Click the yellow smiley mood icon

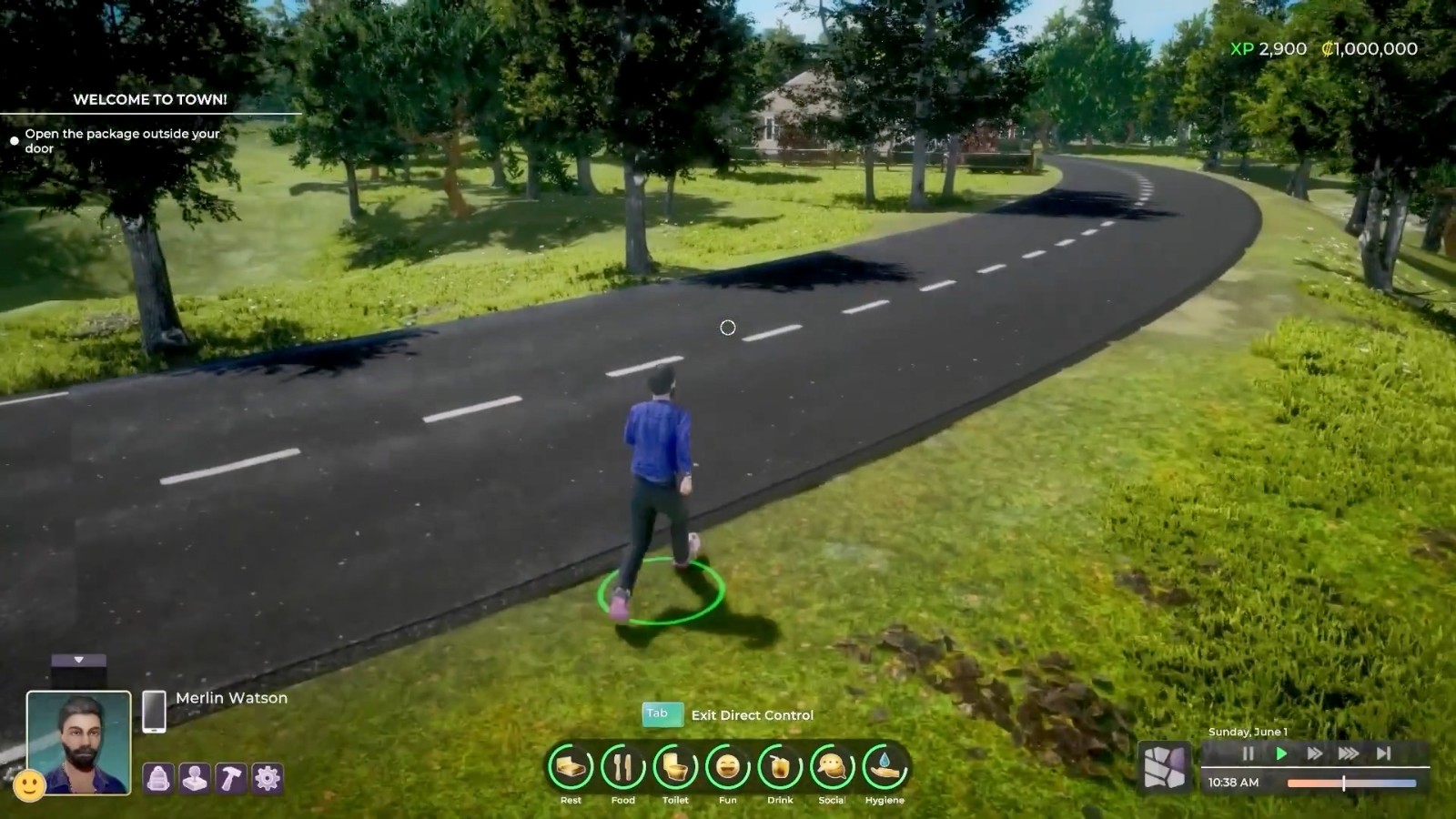click(29, 784)
